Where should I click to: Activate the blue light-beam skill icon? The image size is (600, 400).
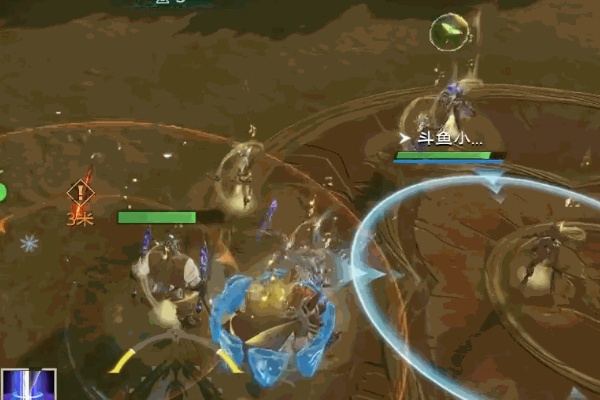[x=28, y=385]
